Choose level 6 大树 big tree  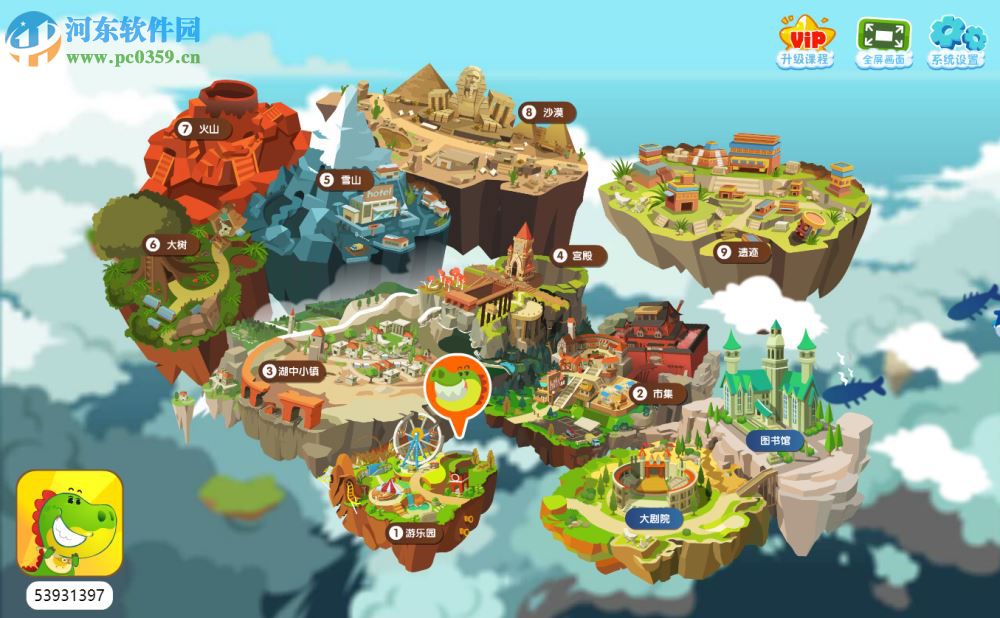(x=167, y=243)
